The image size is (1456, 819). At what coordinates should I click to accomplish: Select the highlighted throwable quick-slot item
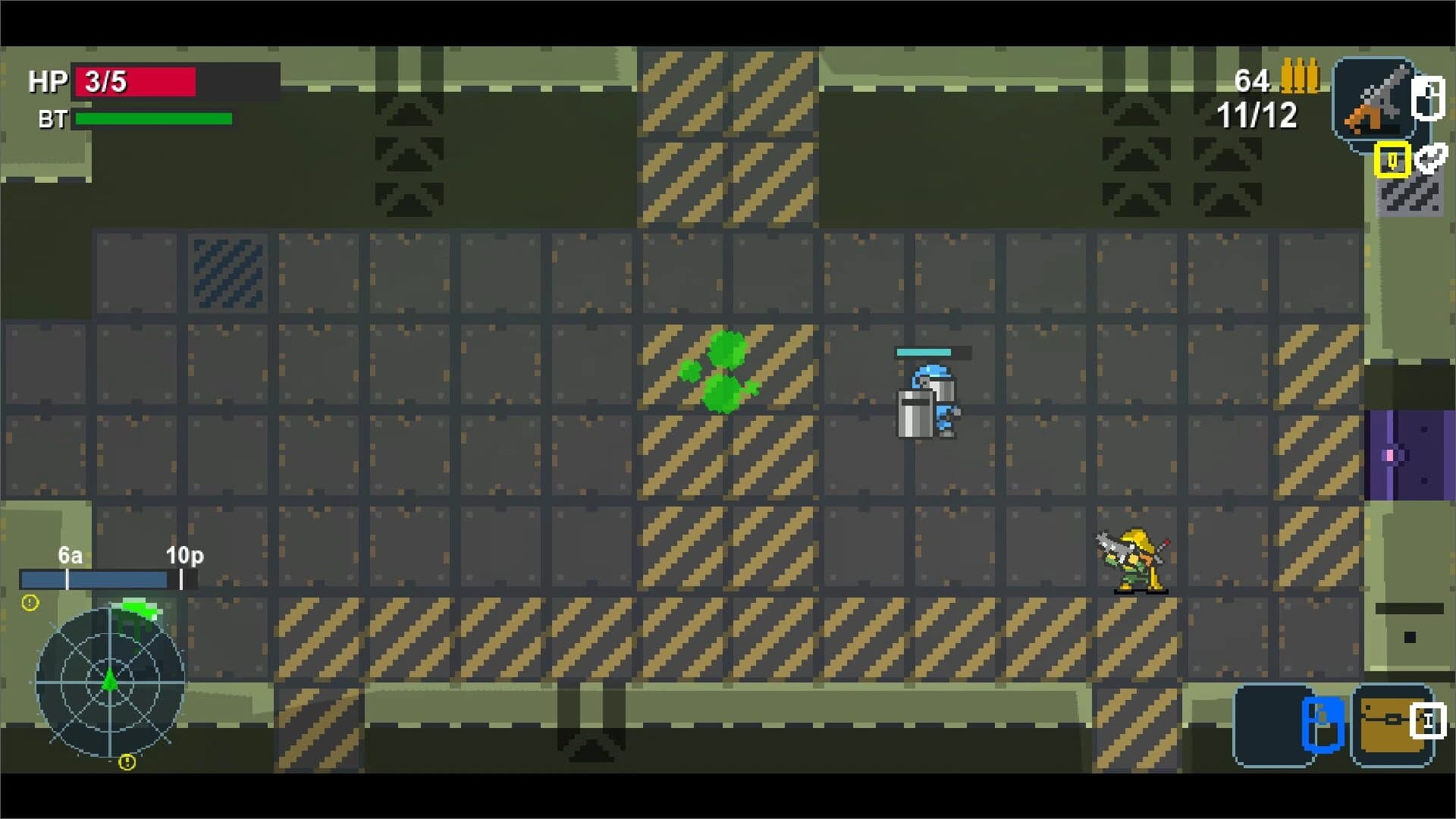click(x=1392, y=161)
